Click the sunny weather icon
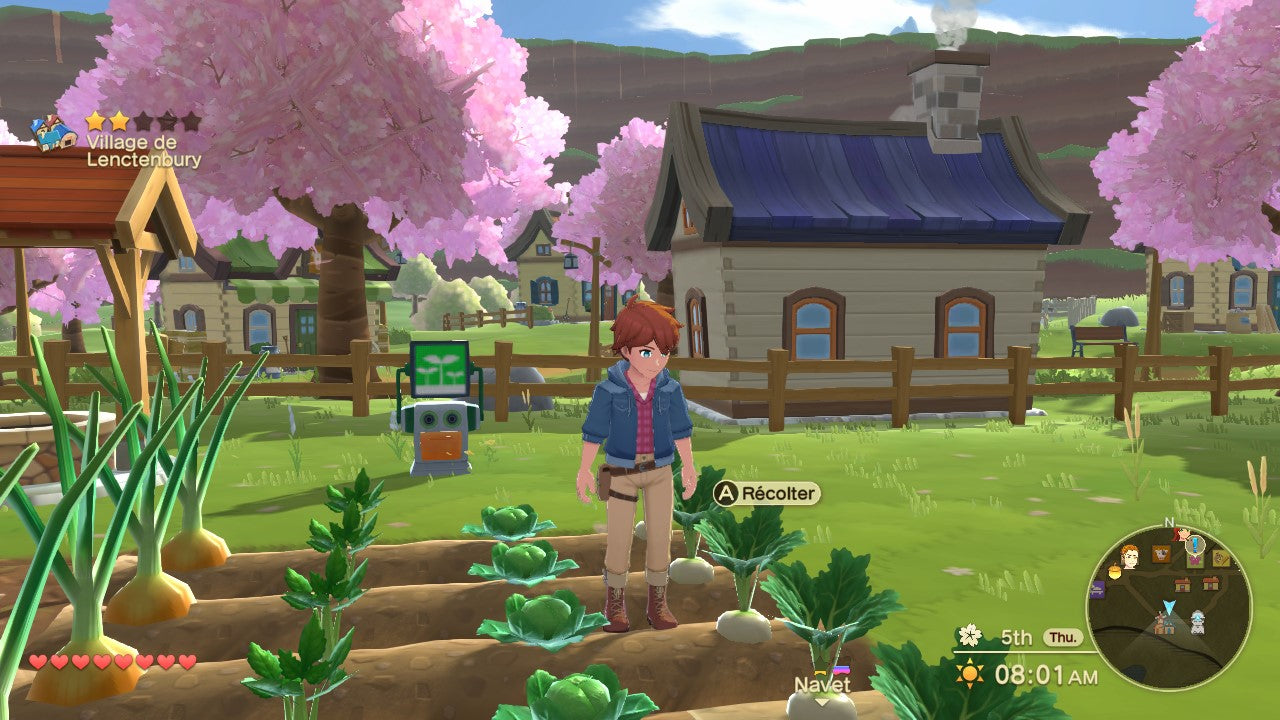1280x720 pixels. tap(968, 673)
